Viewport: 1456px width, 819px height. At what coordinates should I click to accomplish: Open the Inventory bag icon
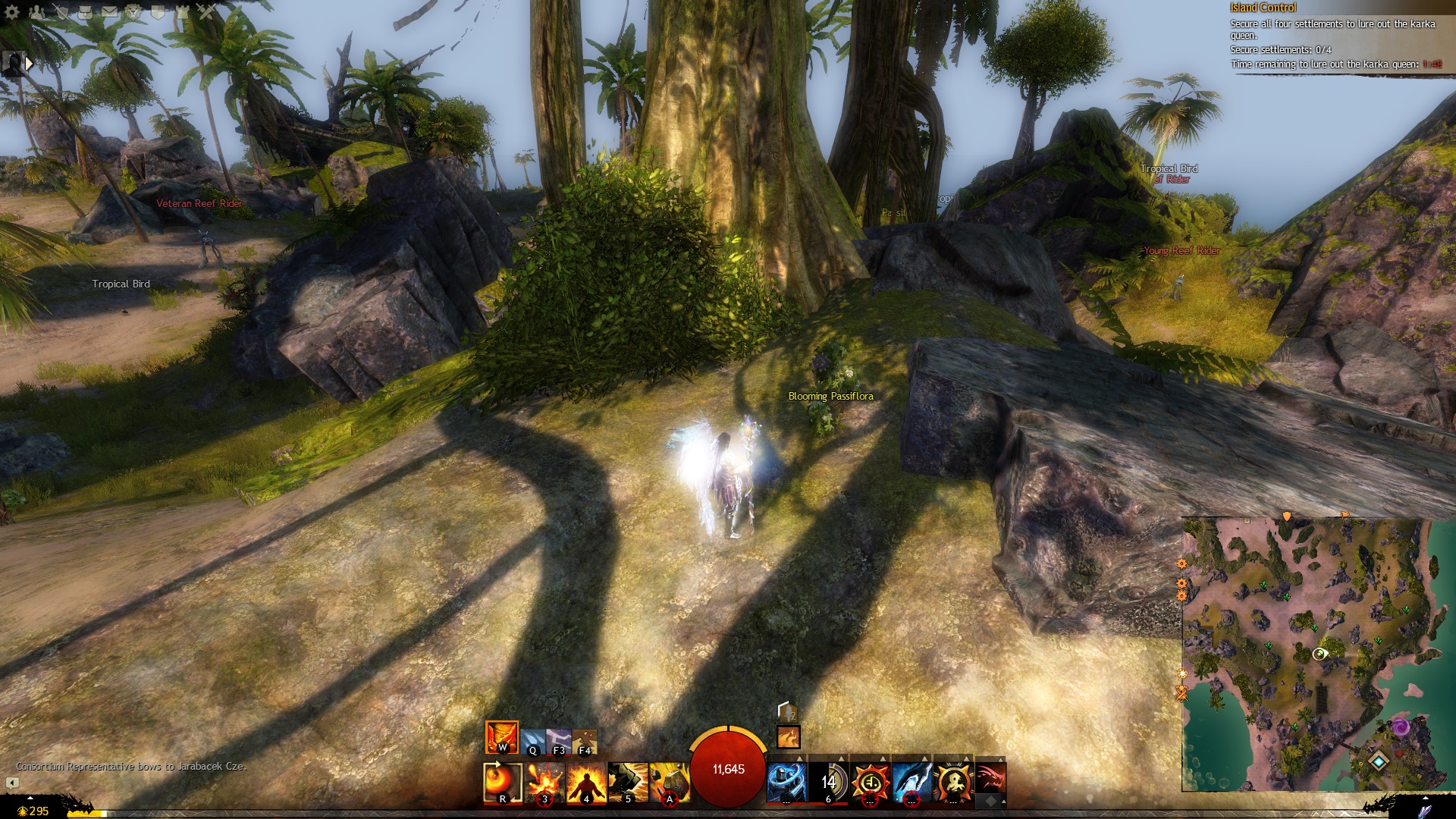tap(85, 11)
